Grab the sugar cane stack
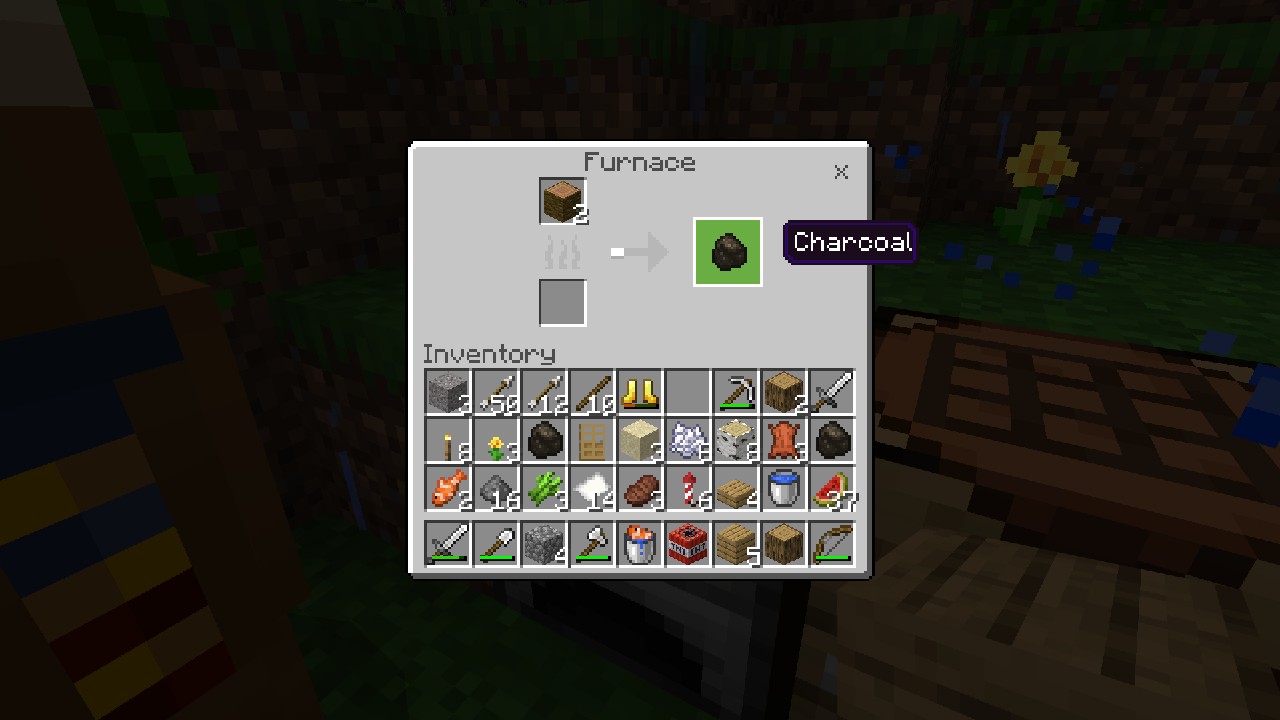1280x720 pixels. (543, 489)
